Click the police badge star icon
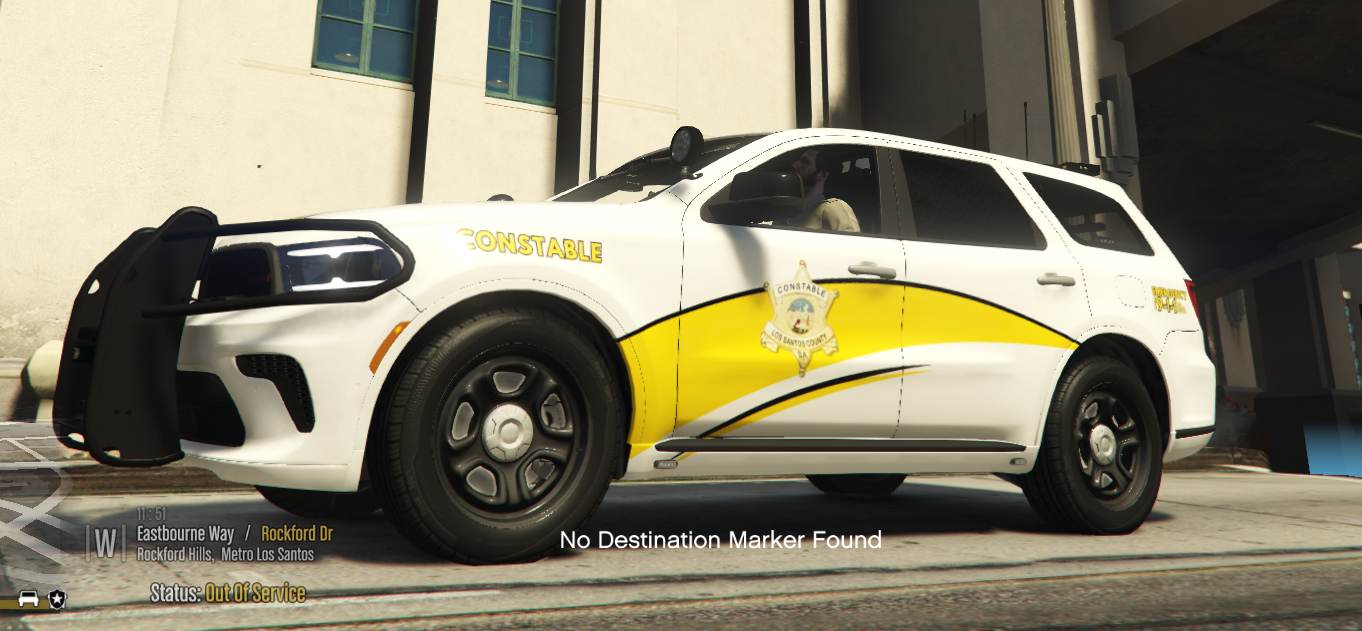Image resolution: width=1362 pixels, height=631 pixels. tap(57, 599)
